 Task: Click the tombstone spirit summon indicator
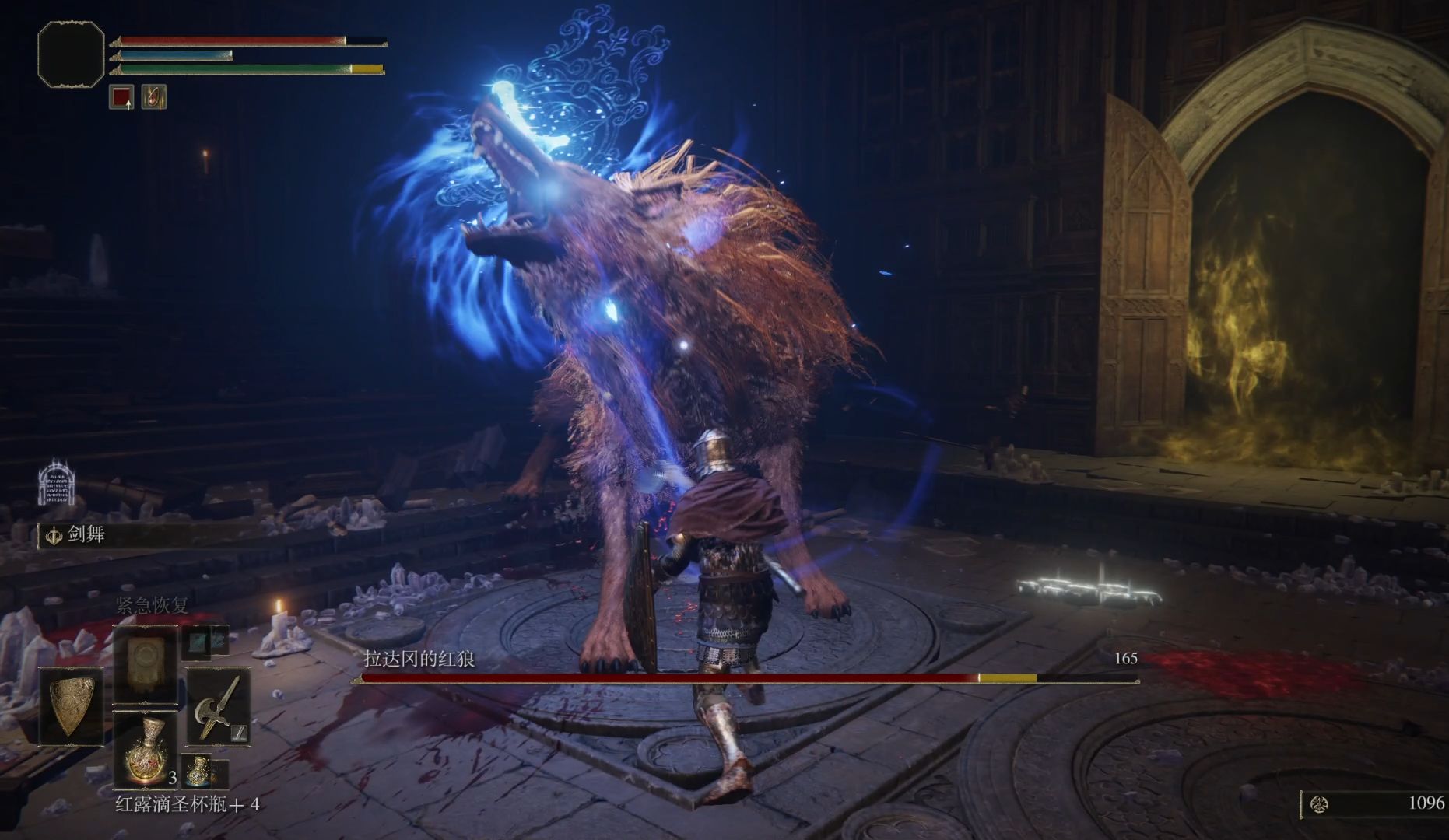pos(56,481)
